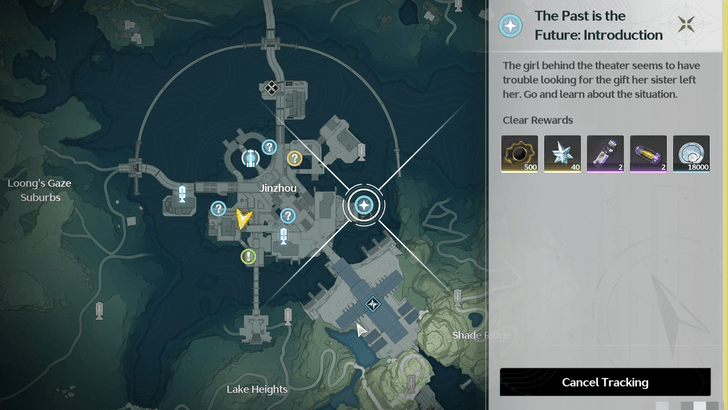Select the circled beacon marker above Jinzhou

pyautogui.click(x=250, y=157)
